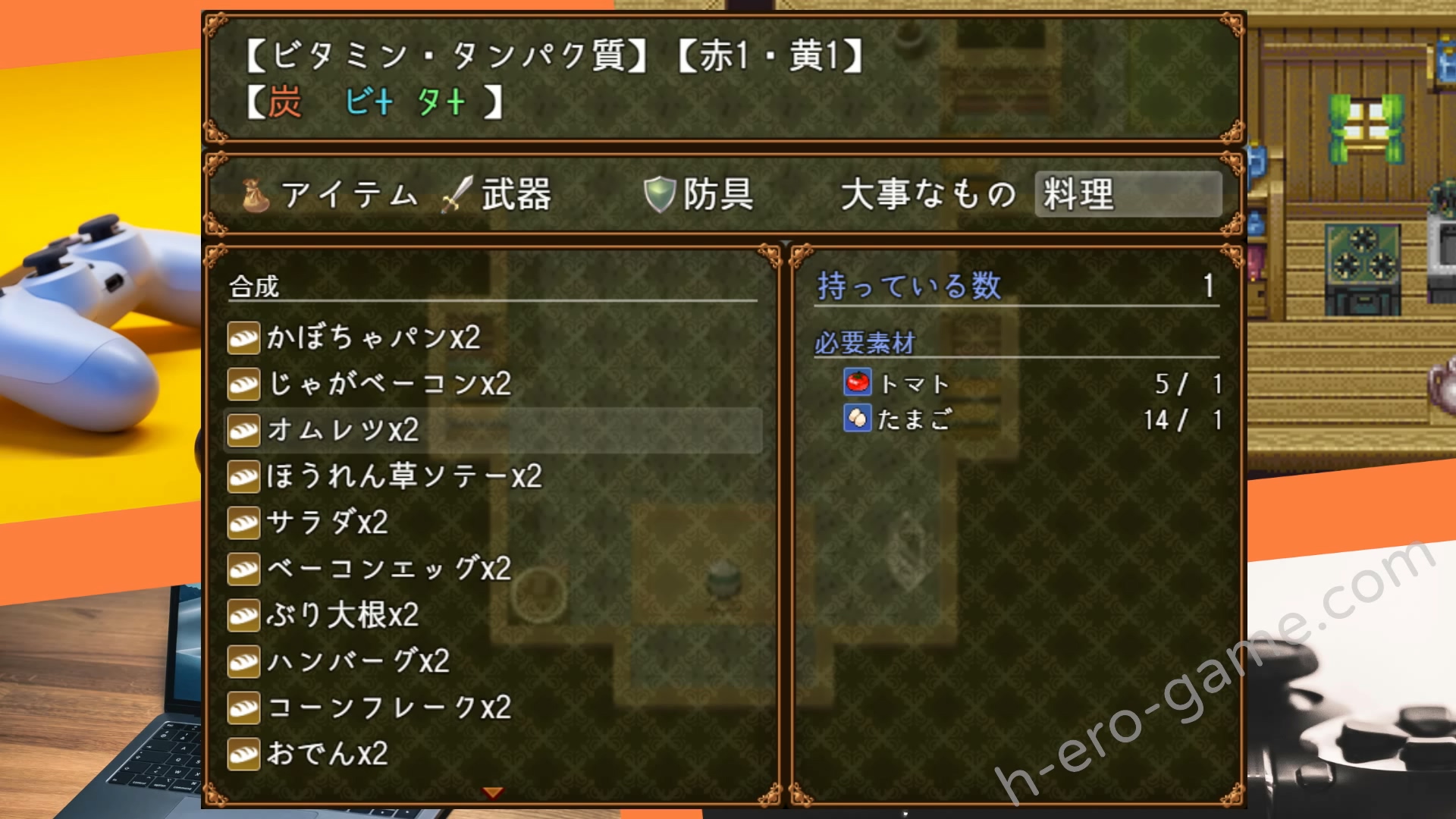
Task: Click the tomato icon next to トマト
Action: pos(858,384)
